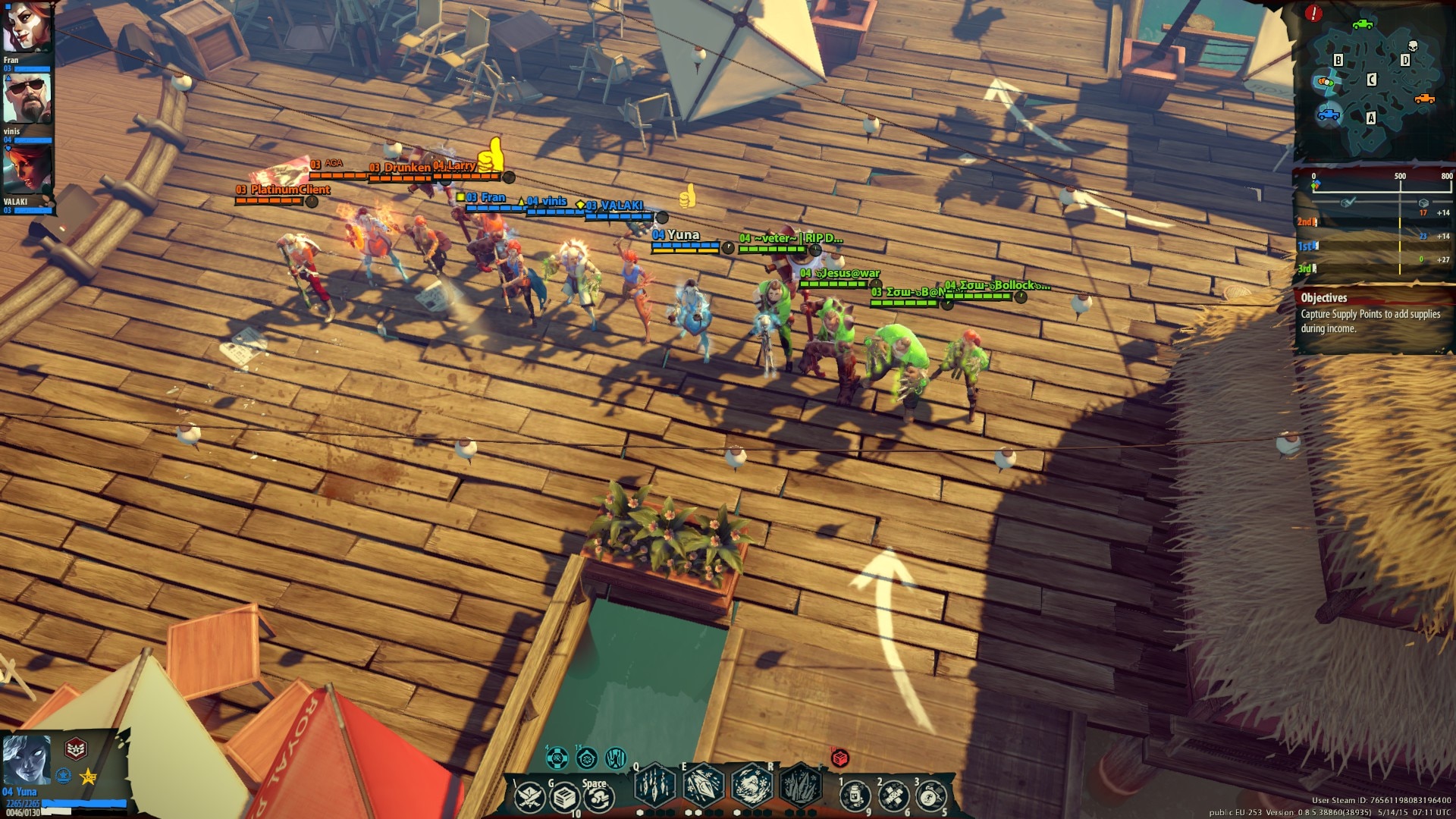Click supply point A on minimap

click(1370, 118)
